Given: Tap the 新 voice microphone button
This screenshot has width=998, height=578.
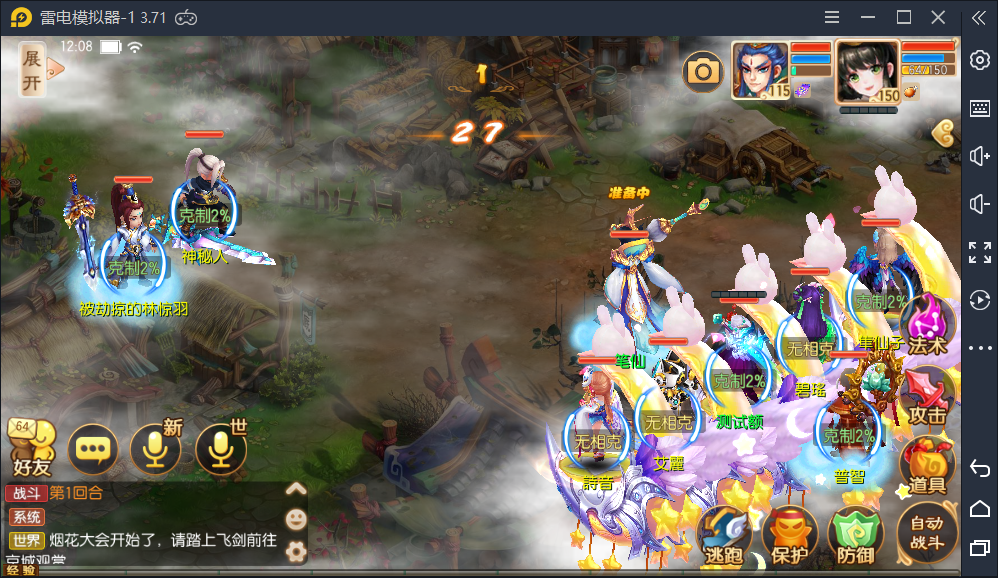Looking at the screenshot, I should tap(155, 449).
